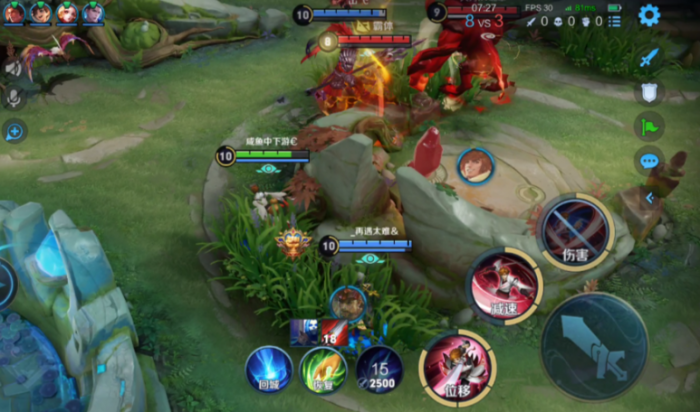Use the 恢复 heal ability
The height and width of the screenshot is (412, 700).
pos(324,370)
